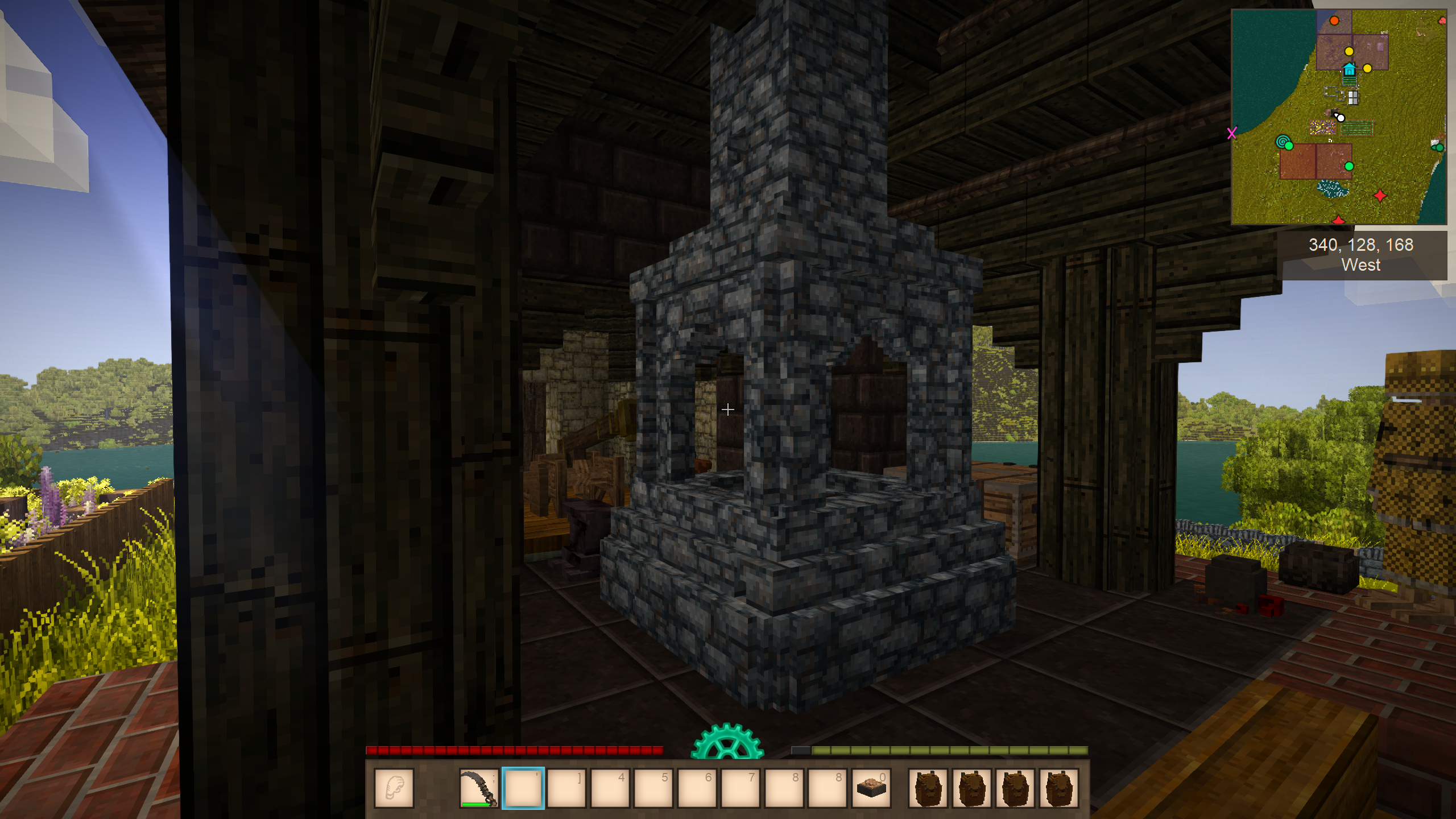Click the pink X marker on minimap edge

pos(1232,133)
